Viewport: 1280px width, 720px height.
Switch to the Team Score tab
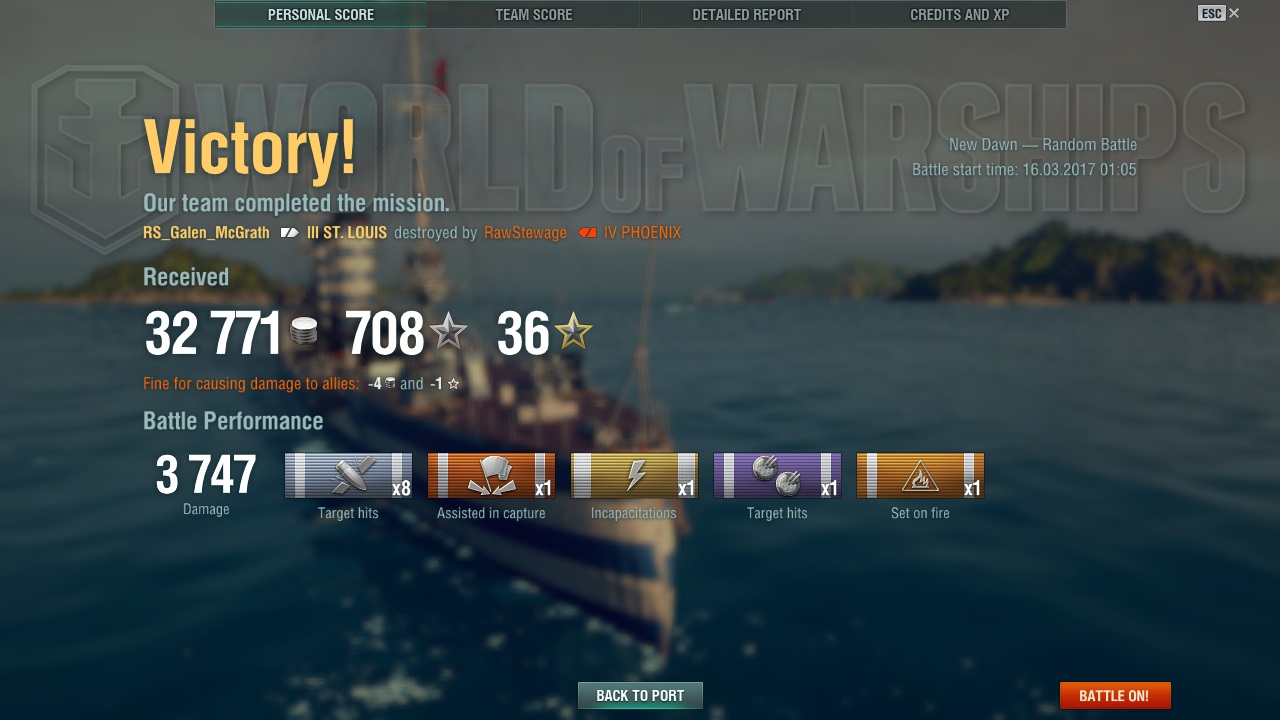tap(534, 15)
